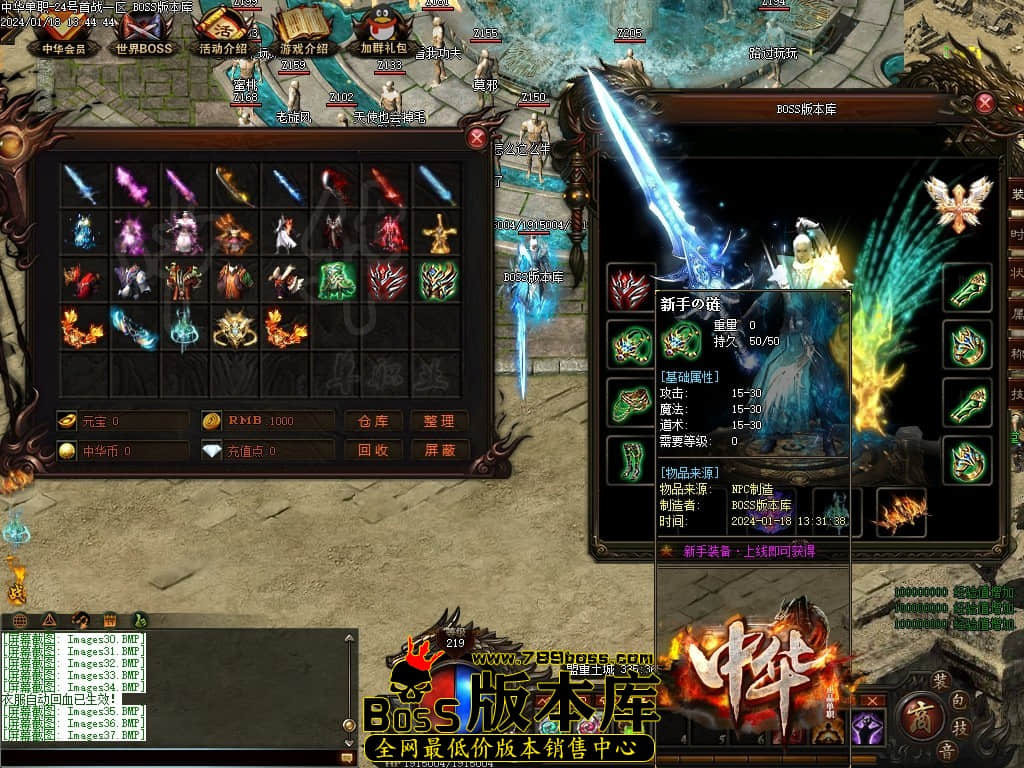Select the flaming orange item equipment slot
This screenshot has height=768, width=1024.
point(901,512)
